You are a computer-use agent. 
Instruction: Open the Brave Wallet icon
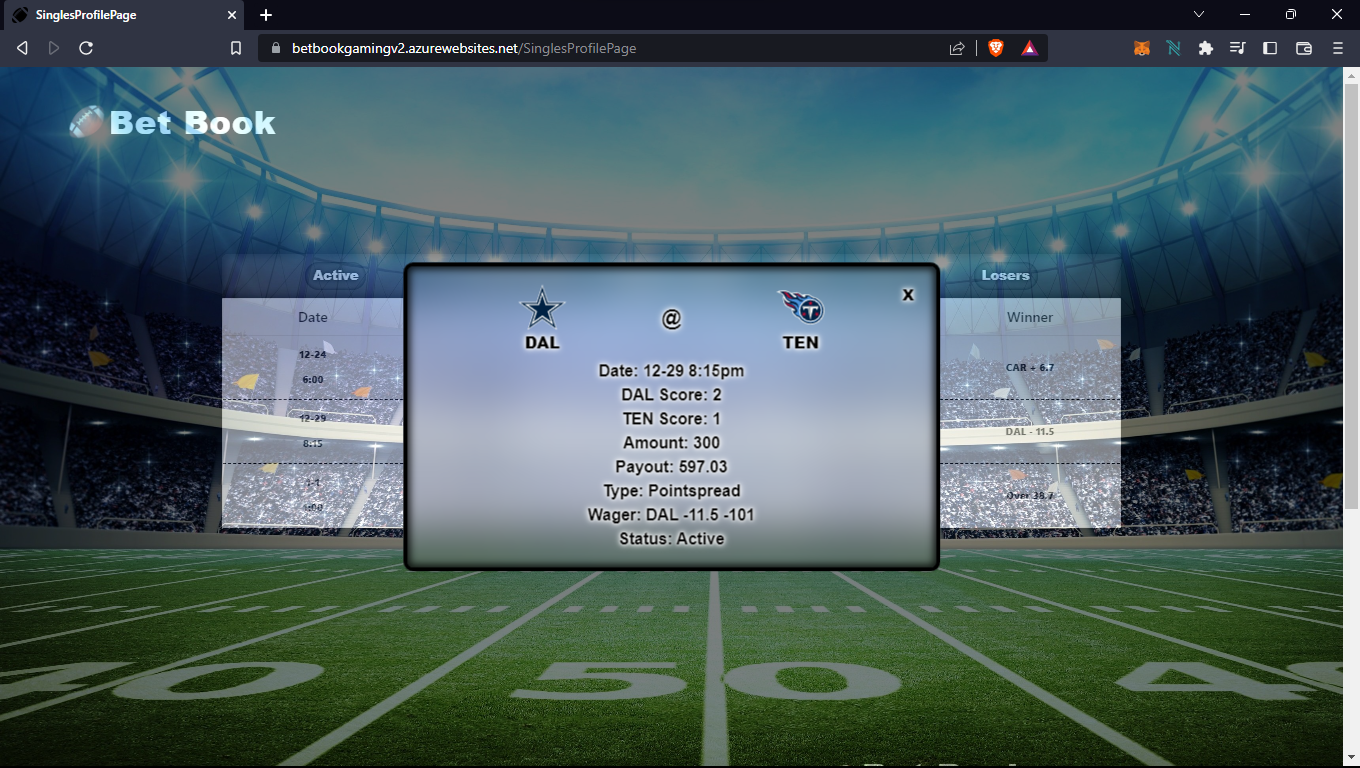pos(1302,47)
